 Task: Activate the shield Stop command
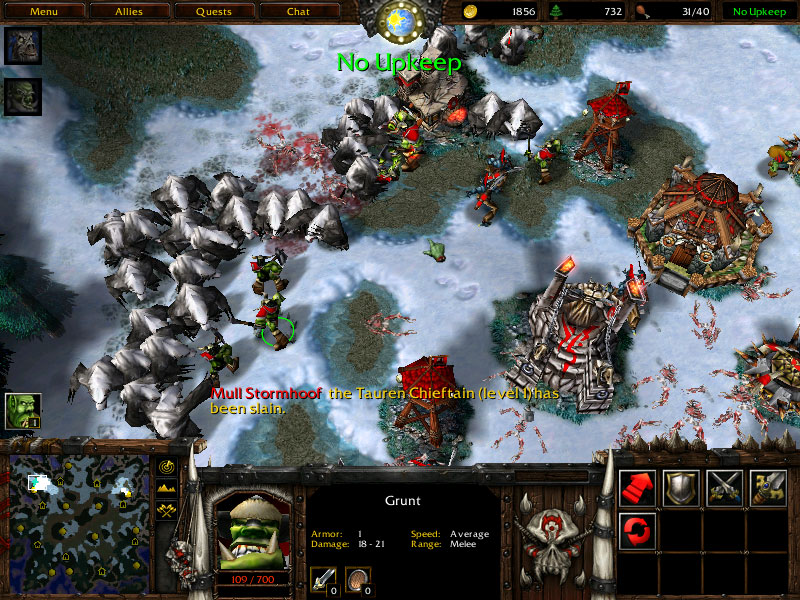point(681,487)
